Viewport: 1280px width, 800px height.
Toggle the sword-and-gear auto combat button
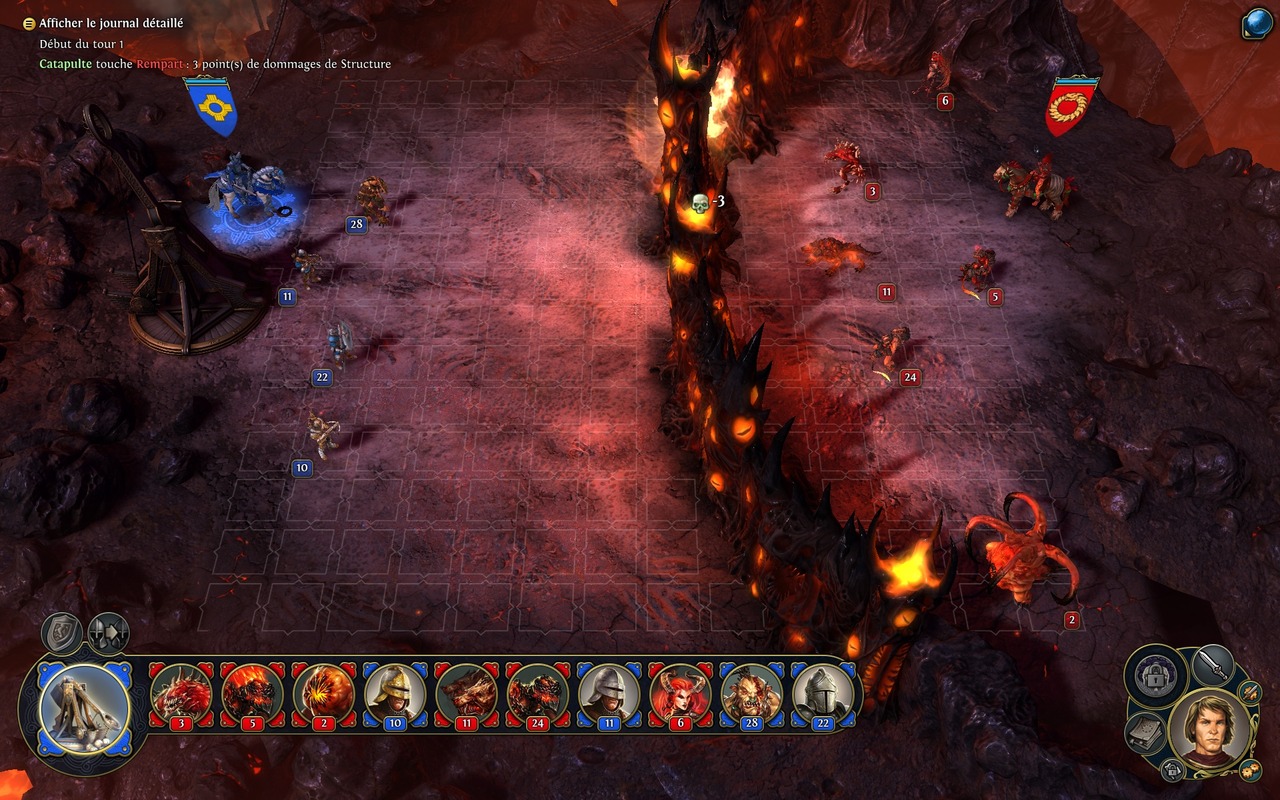click(1251, 691)
